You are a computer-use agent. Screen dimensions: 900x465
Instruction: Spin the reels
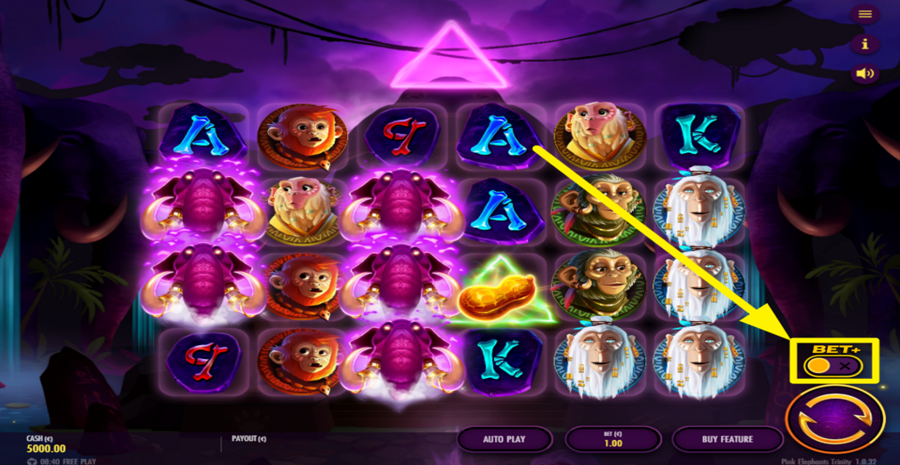point(835,420)
